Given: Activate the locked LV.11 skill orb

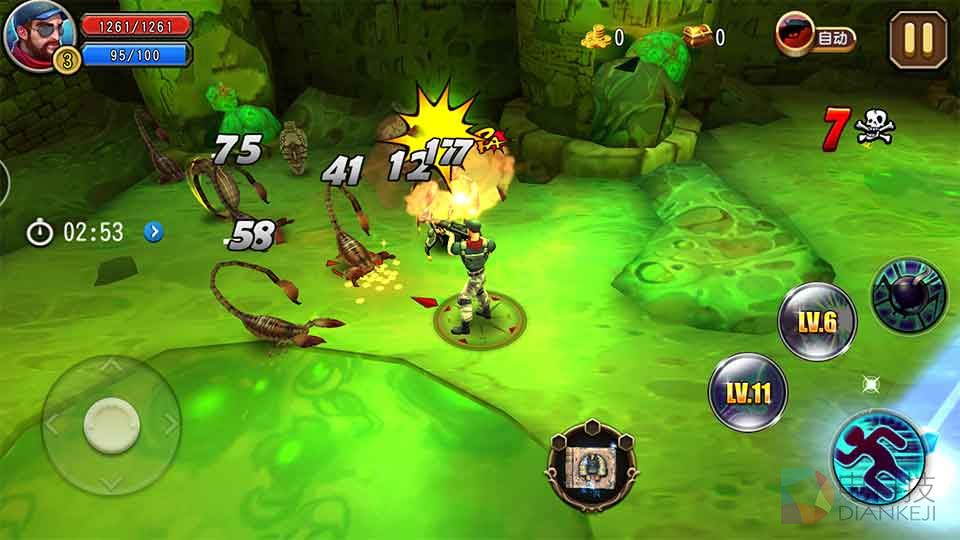Looking at the screenshot, I should pyautogui.click(x=747, y=392).
